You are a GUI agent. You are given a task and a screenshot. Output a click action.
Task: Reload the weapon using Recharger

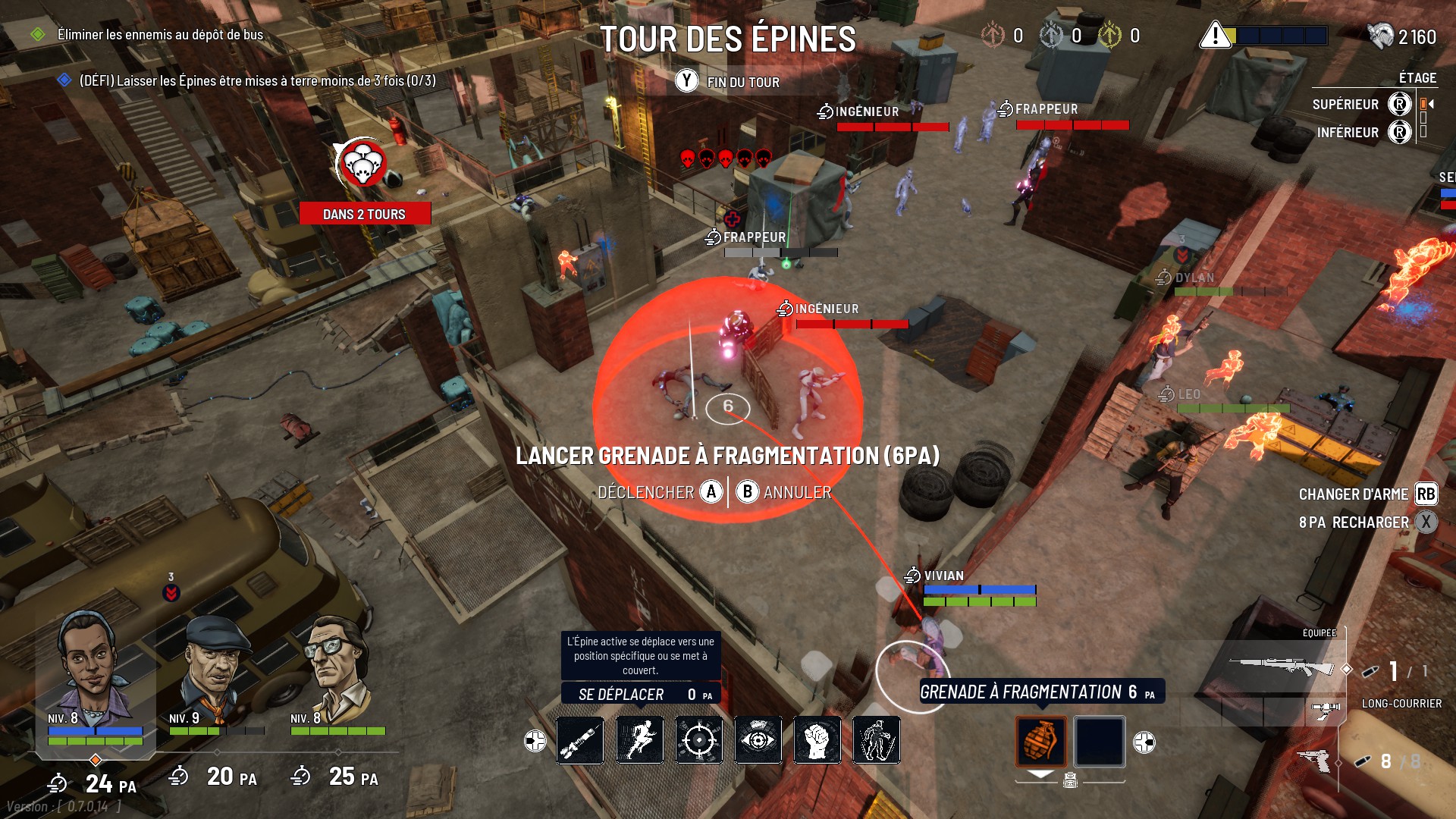(x=1426, y=522)
